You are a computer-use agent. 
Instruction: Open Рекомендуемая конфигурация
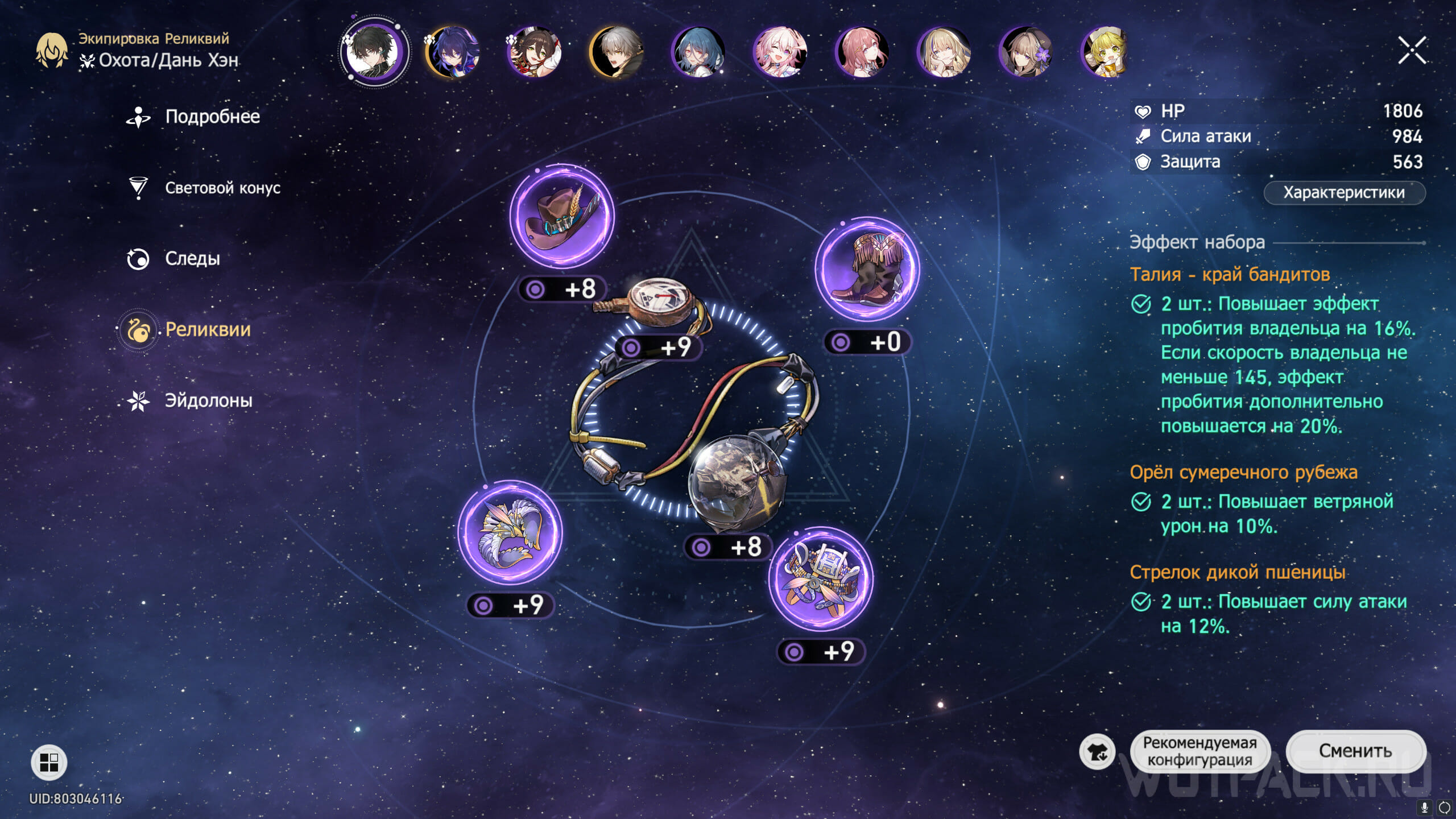[1199, 751]
